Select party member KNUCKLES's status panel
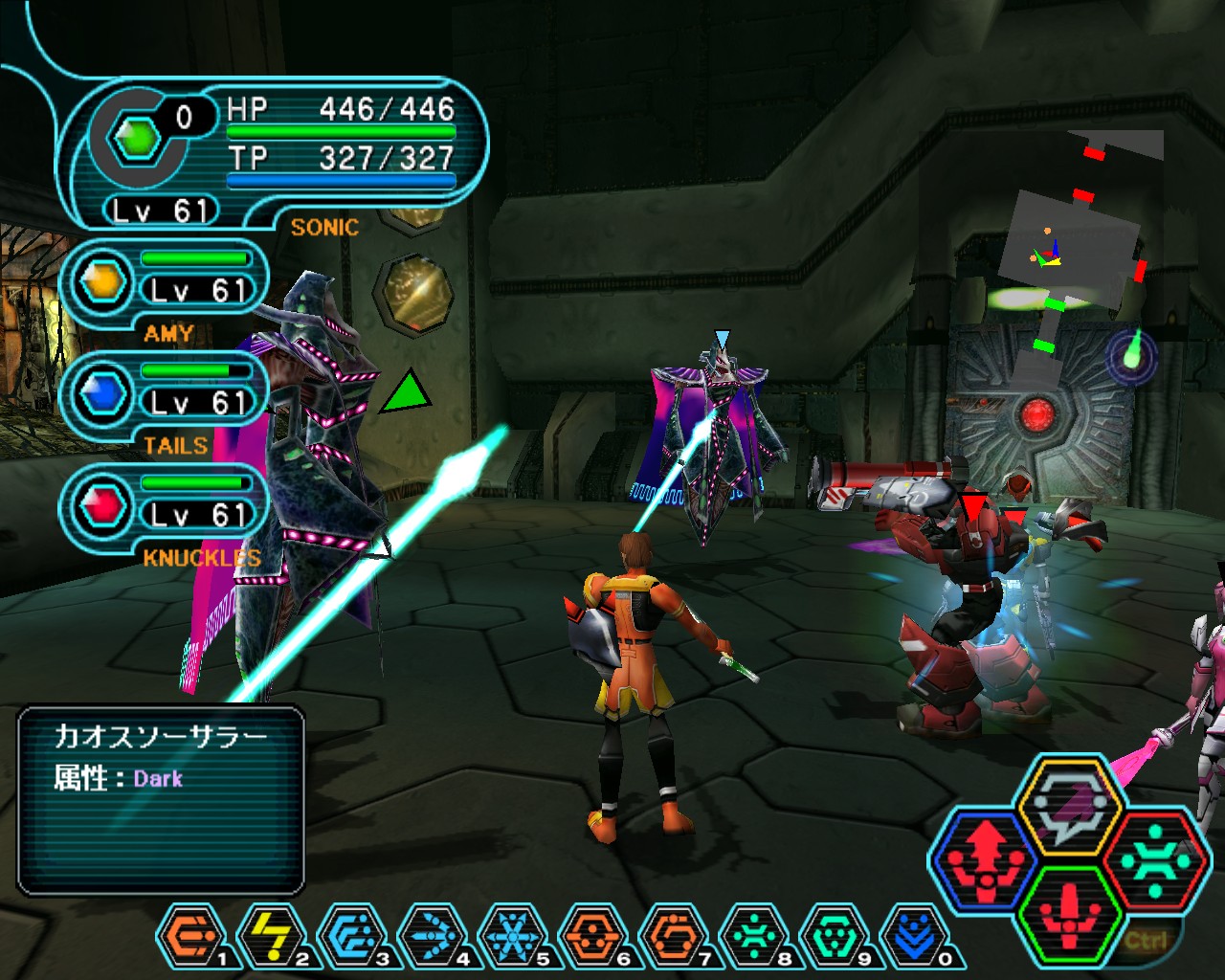Screen dimensions: 1225x980 pyautogui.click(x=163, y=508)
